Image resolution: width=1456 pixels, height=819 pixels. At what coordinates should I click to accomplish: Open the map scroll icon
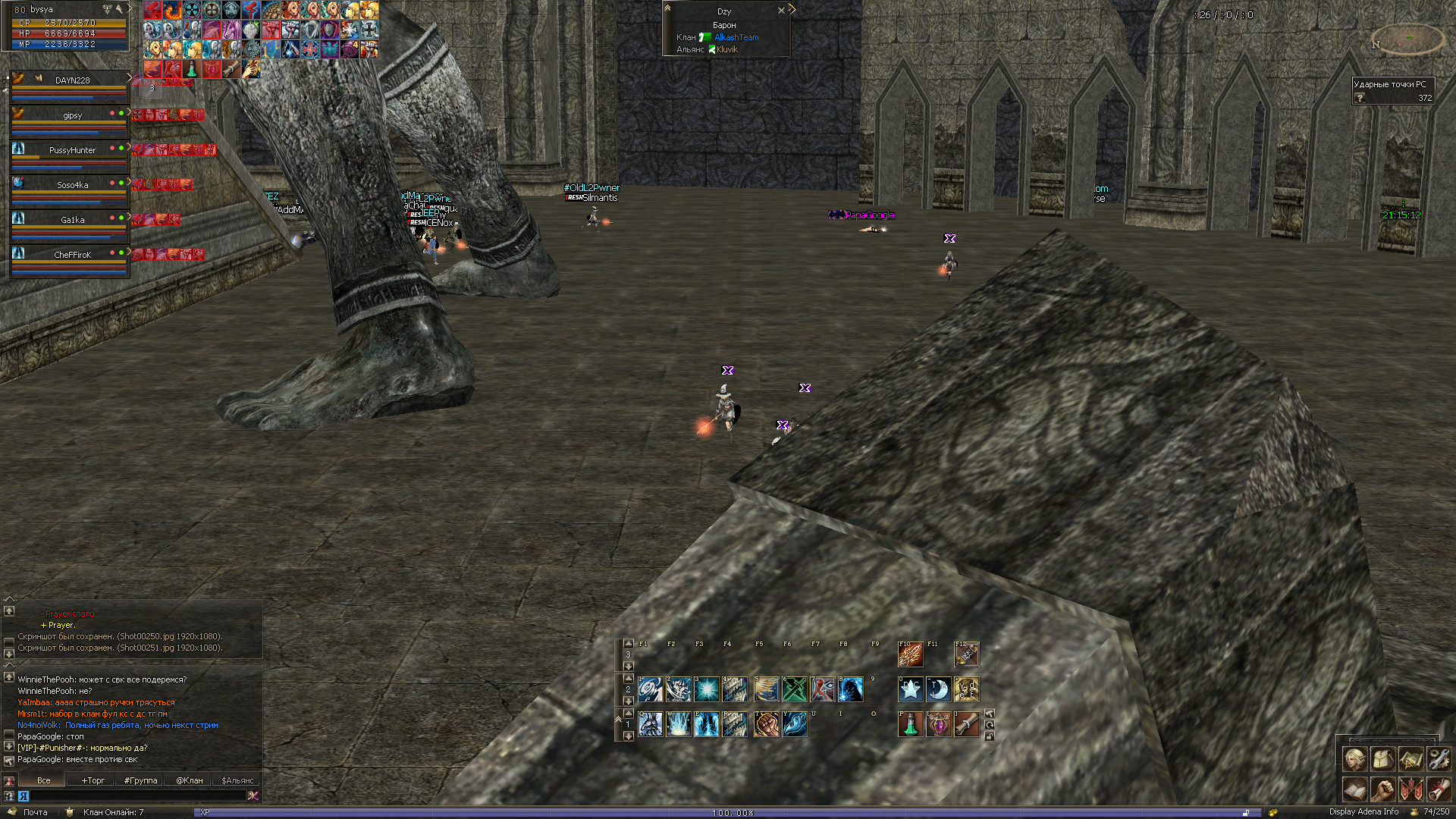[1410, 758]
